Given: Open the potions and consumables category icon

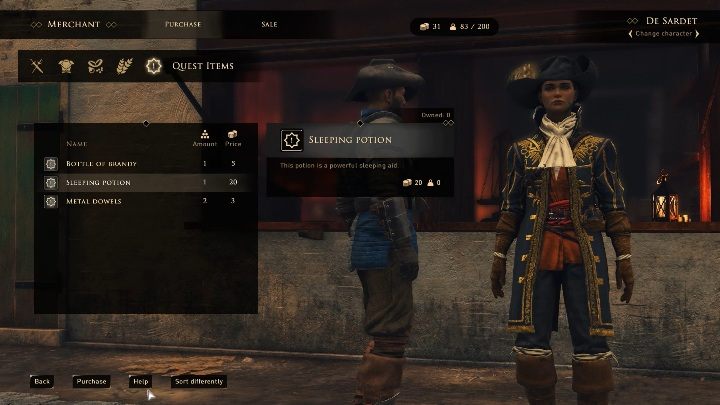Looking at the screenshot, I should (x=95, y=67).
